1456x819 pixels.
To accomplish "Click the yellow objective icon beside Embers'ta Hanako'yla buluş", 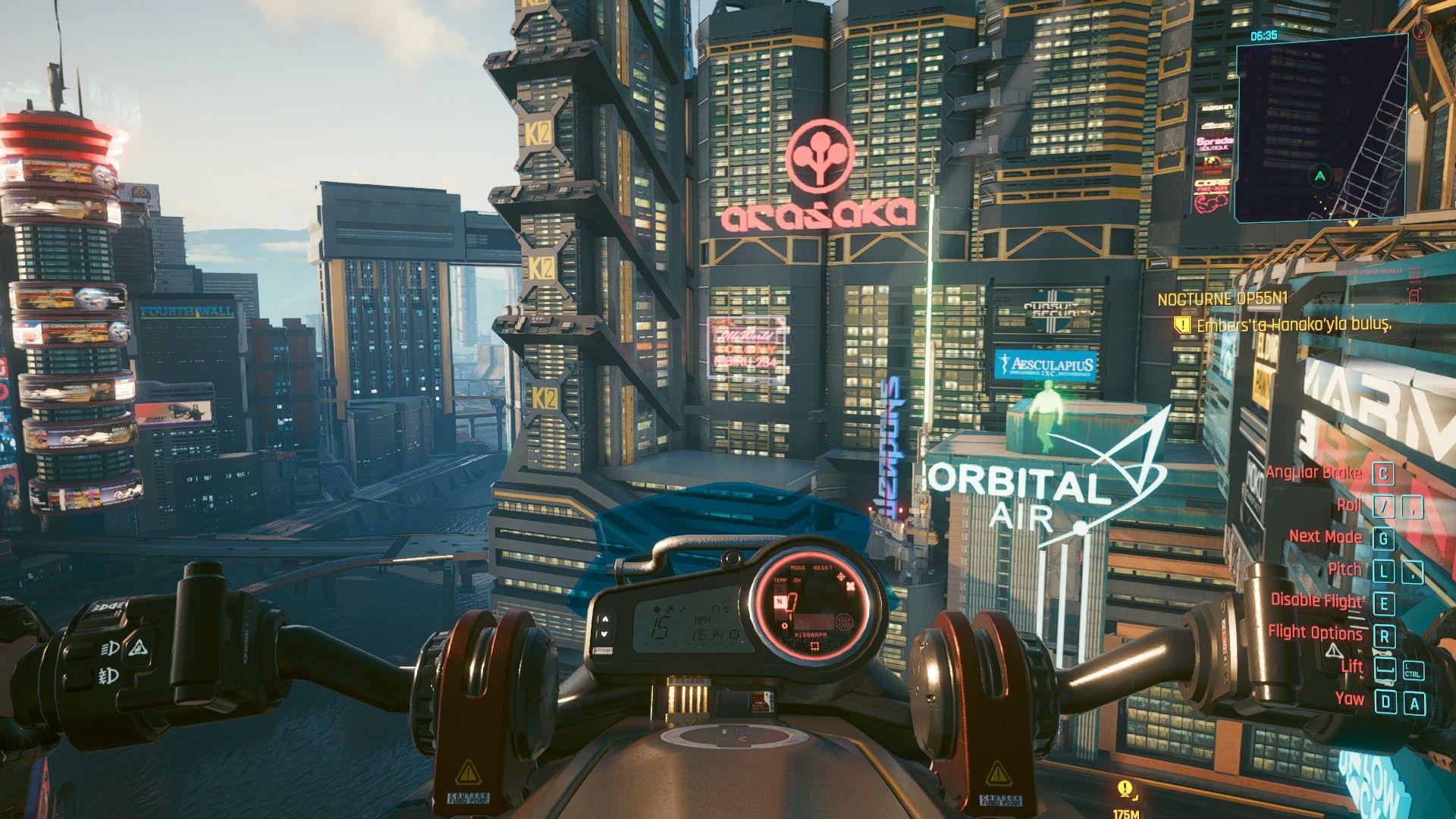I will [x=1181, y=325].
